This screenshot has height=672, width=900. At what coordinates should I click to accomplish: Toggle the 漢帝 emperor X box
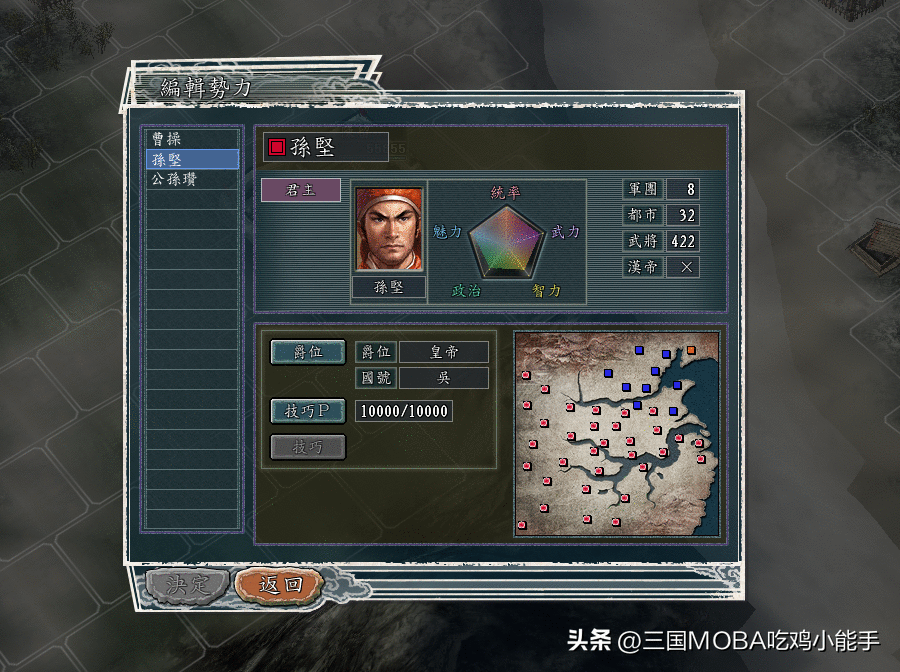tap(685, 267)
